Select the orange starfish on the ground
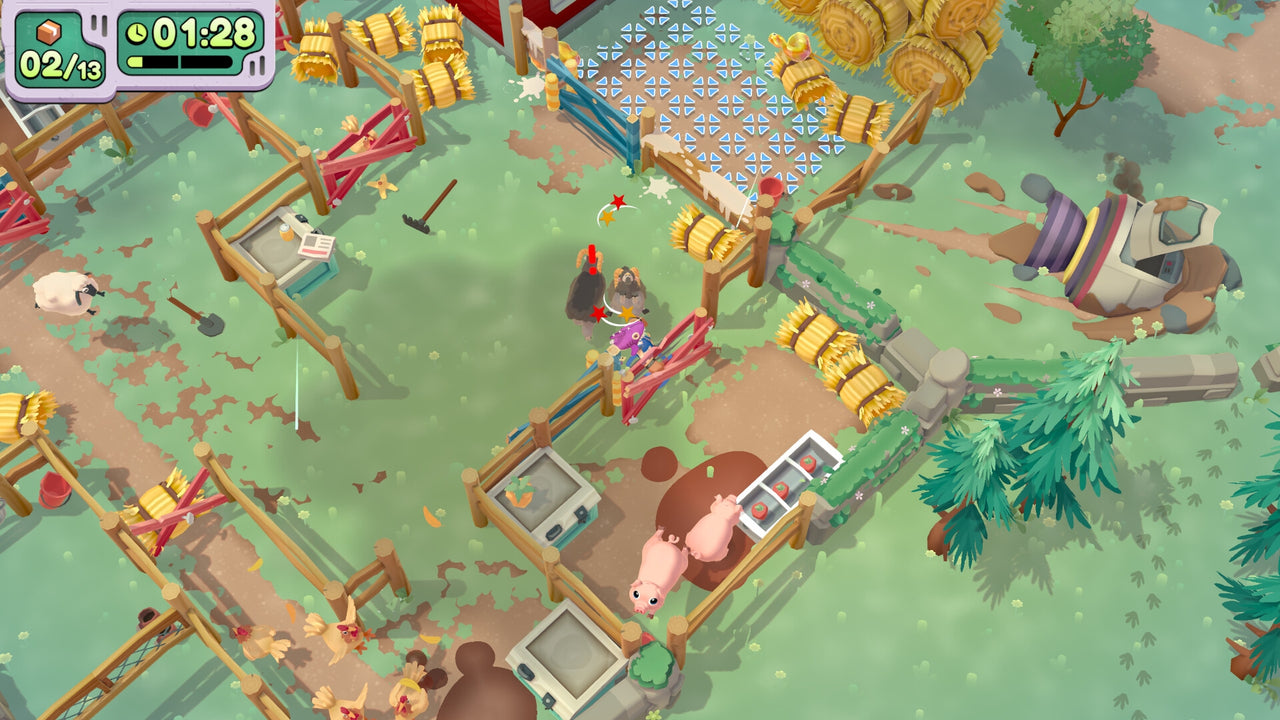This screenshot has width=1280, height=720. (x=383, y=186)
